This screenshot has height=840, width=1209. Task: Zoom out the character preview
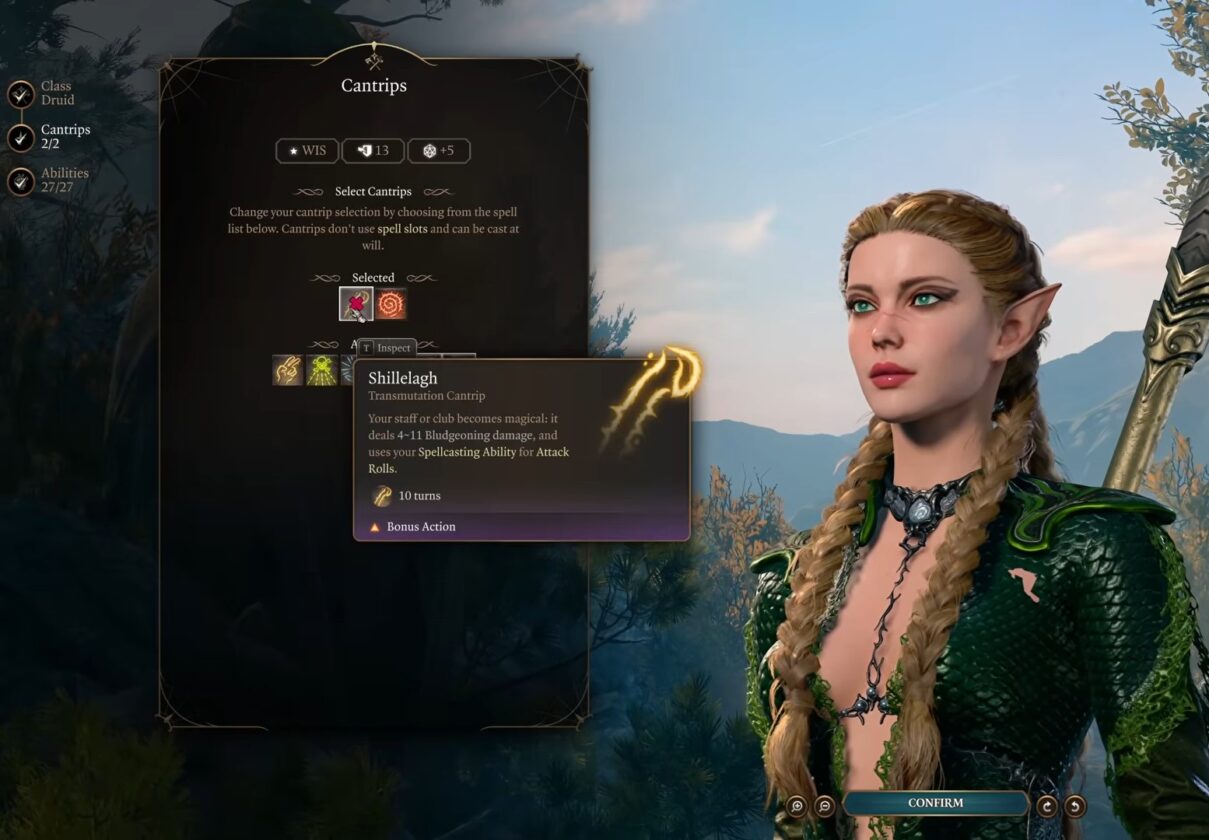point(825,805)
